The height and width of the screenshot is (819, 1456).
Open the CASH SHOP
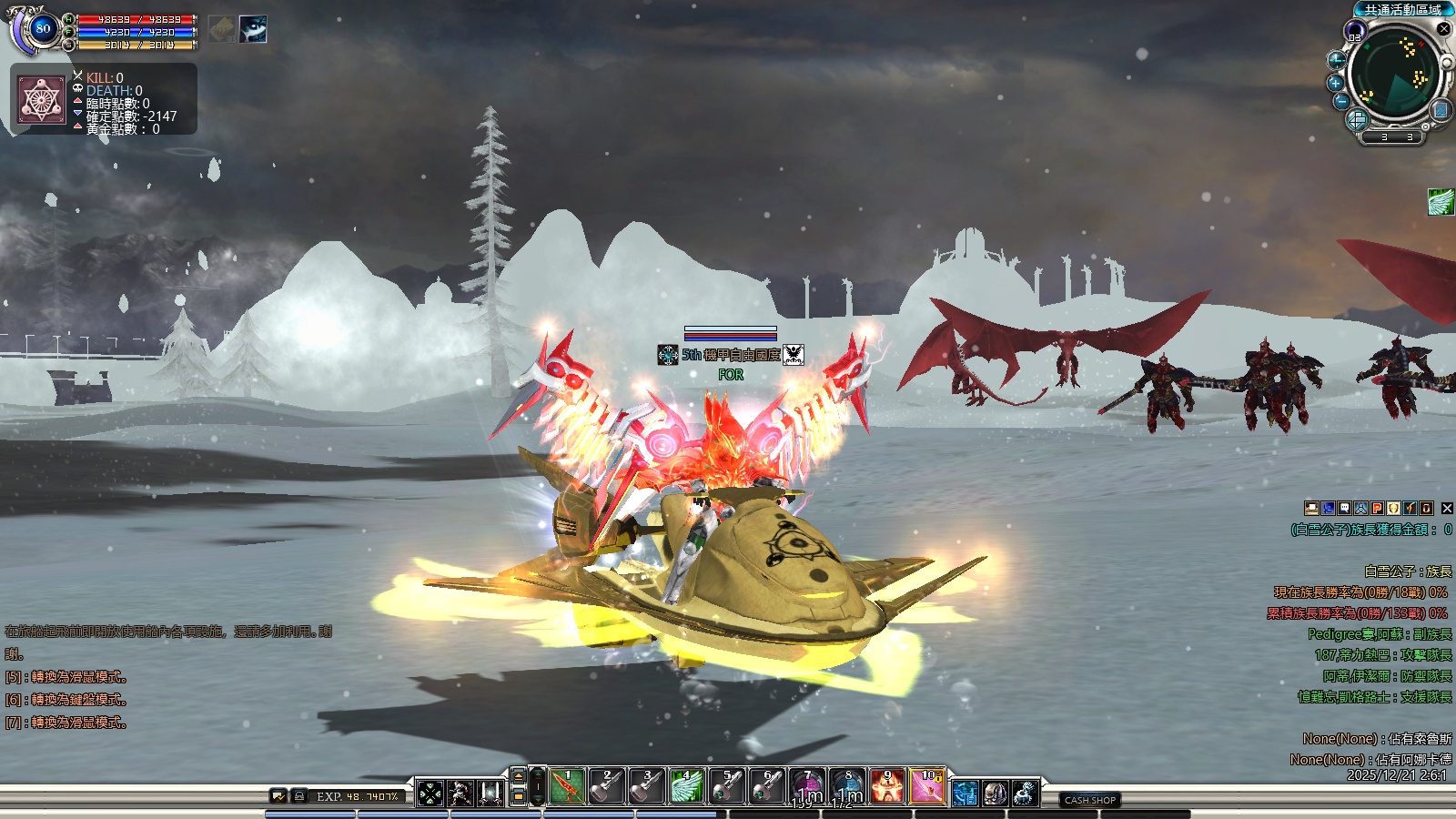point(1090,800)
